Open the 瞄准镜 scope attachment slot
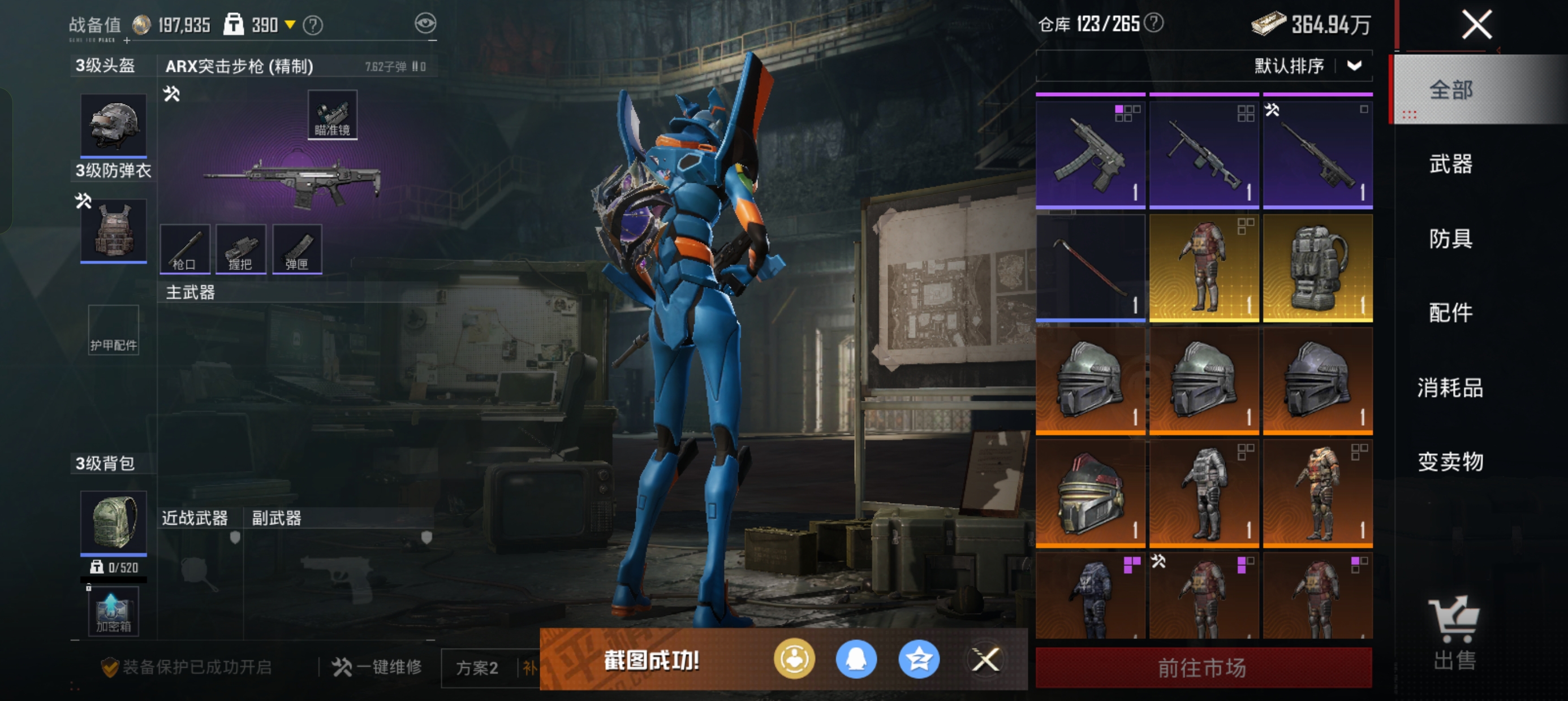The image size is (1568, 701). pyautogui.click(x=331, y=115)
